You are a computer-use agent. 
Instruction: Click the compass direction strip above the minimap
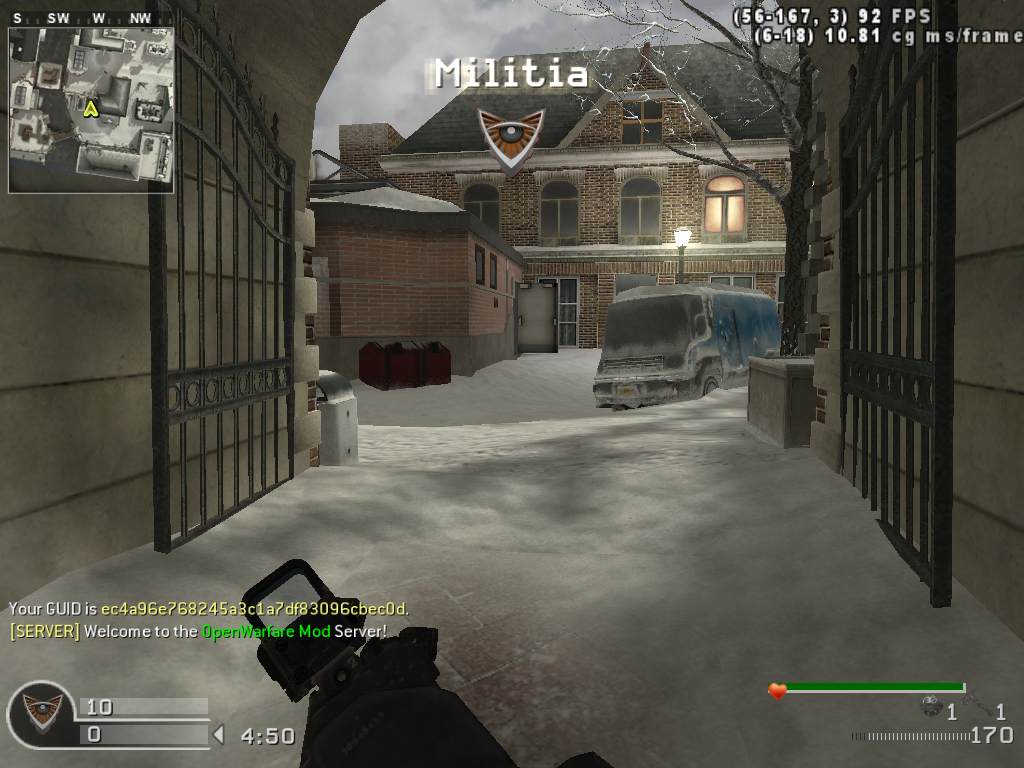pyautogui.click(x=91, y=18)
